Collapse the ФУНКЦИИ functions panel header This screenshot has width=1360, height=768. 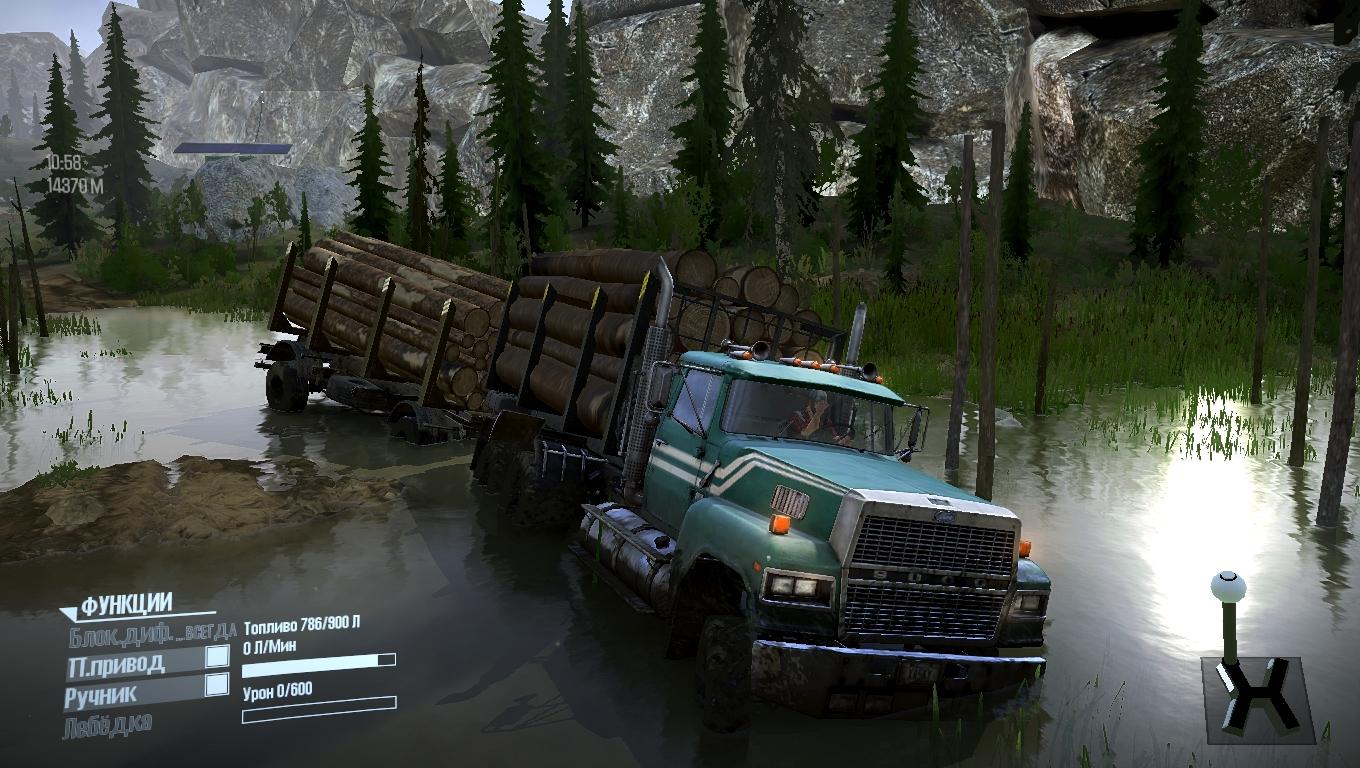pyautogui.click(x=125, y=605)
